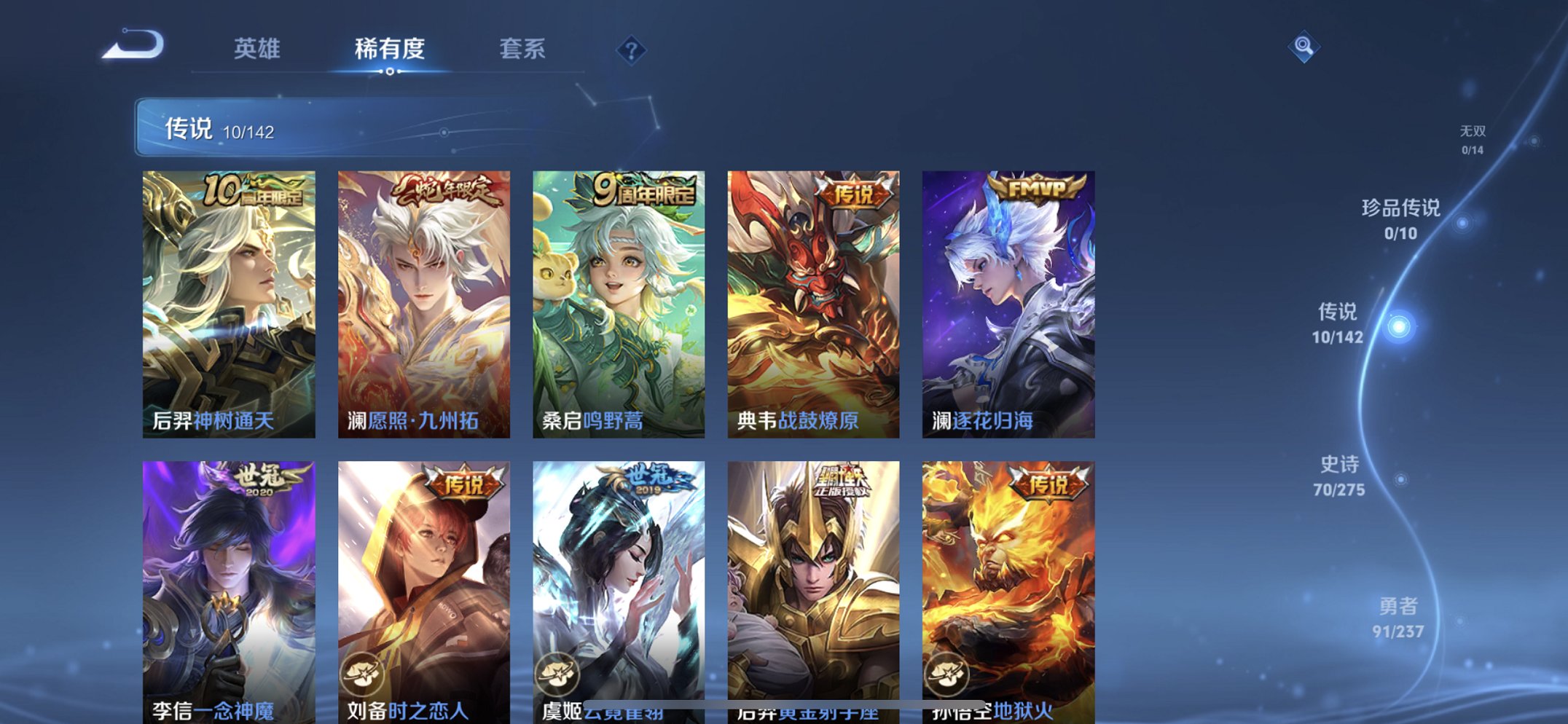Switch to the 套系 tab
This screenshot has width=1568, height=724.
click(523, 50)
